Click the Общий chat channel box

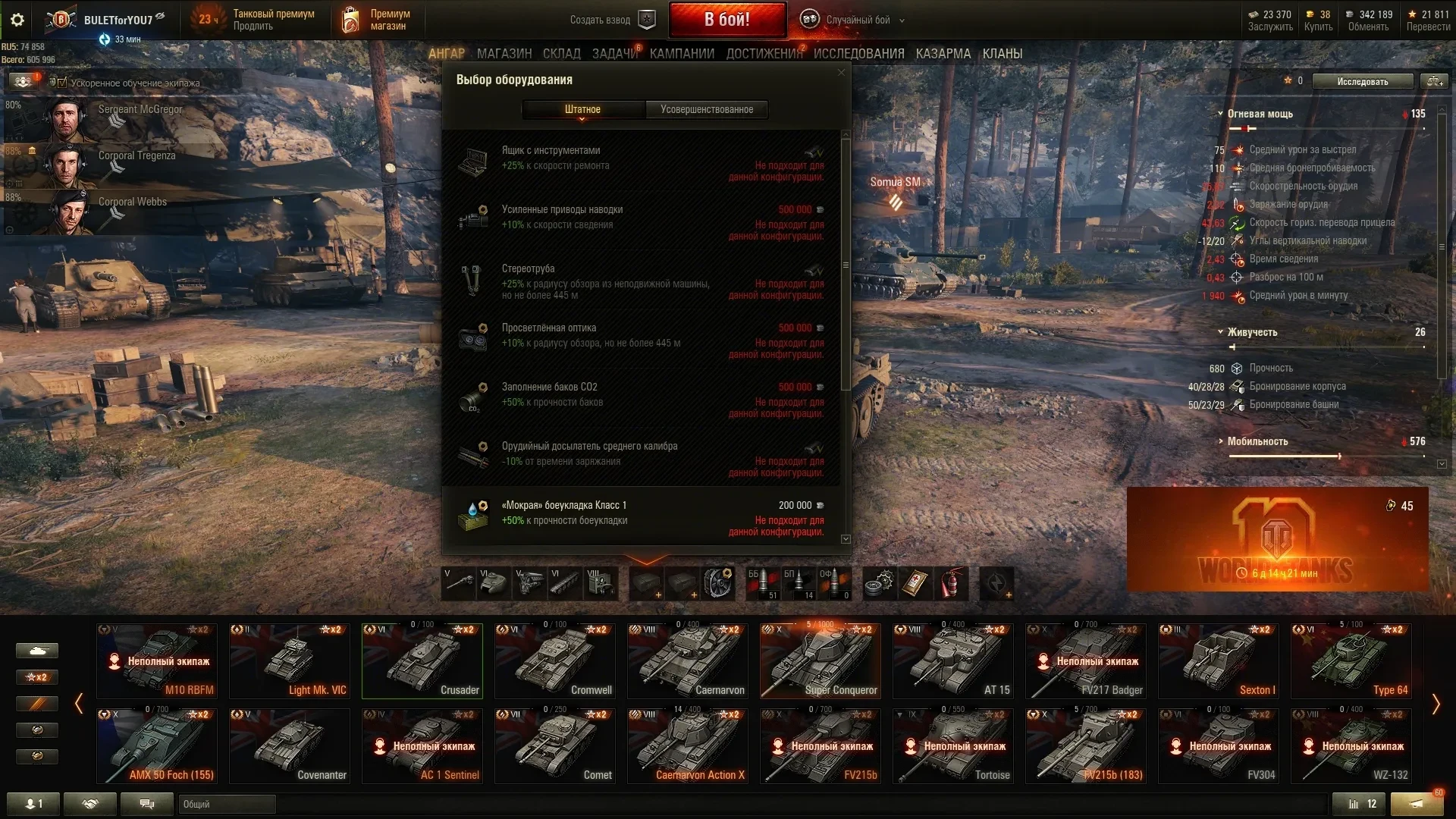point(226,804)
